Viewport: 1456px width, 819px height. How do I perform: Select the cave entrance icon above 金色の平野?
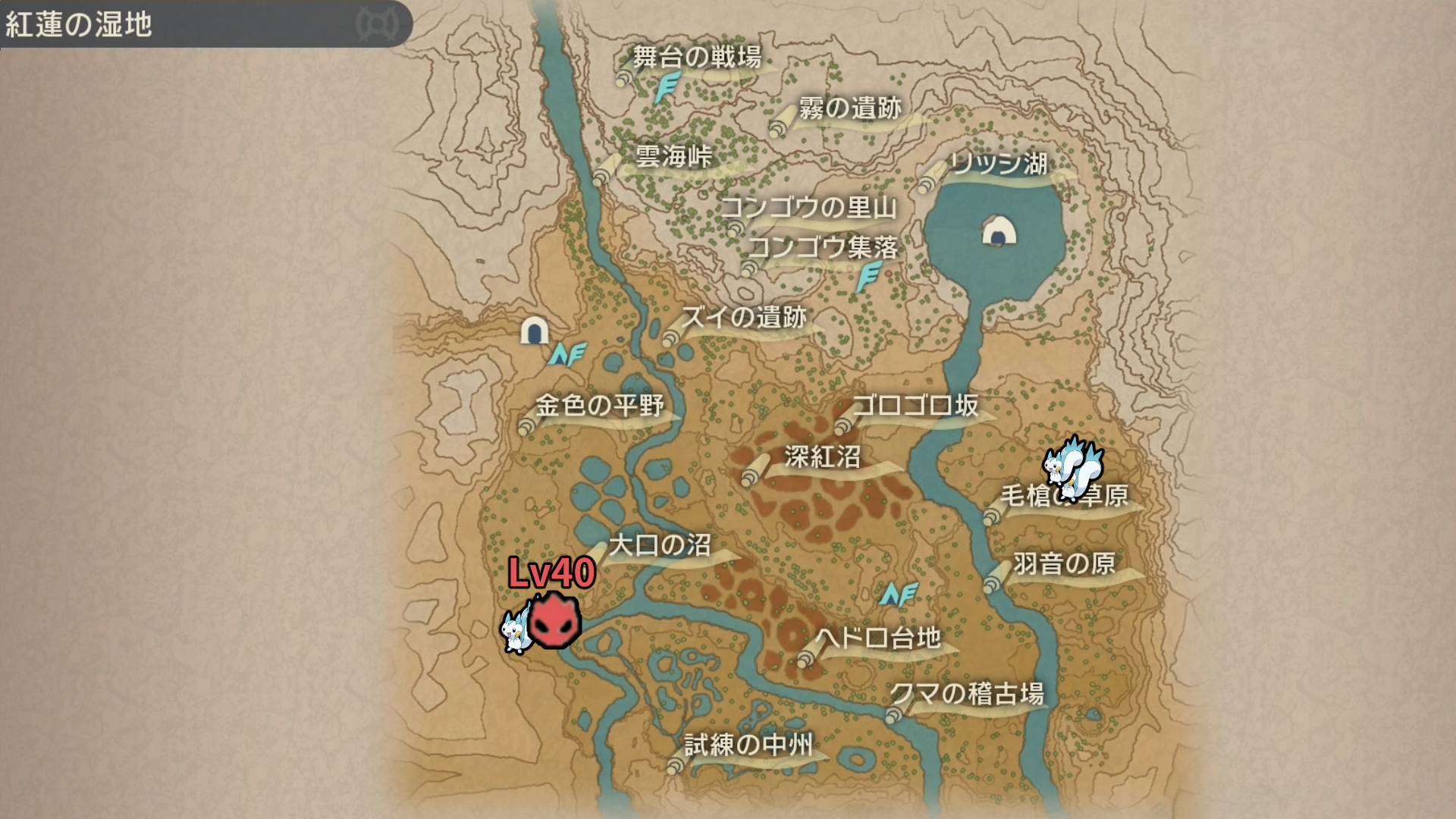[535, 331]
